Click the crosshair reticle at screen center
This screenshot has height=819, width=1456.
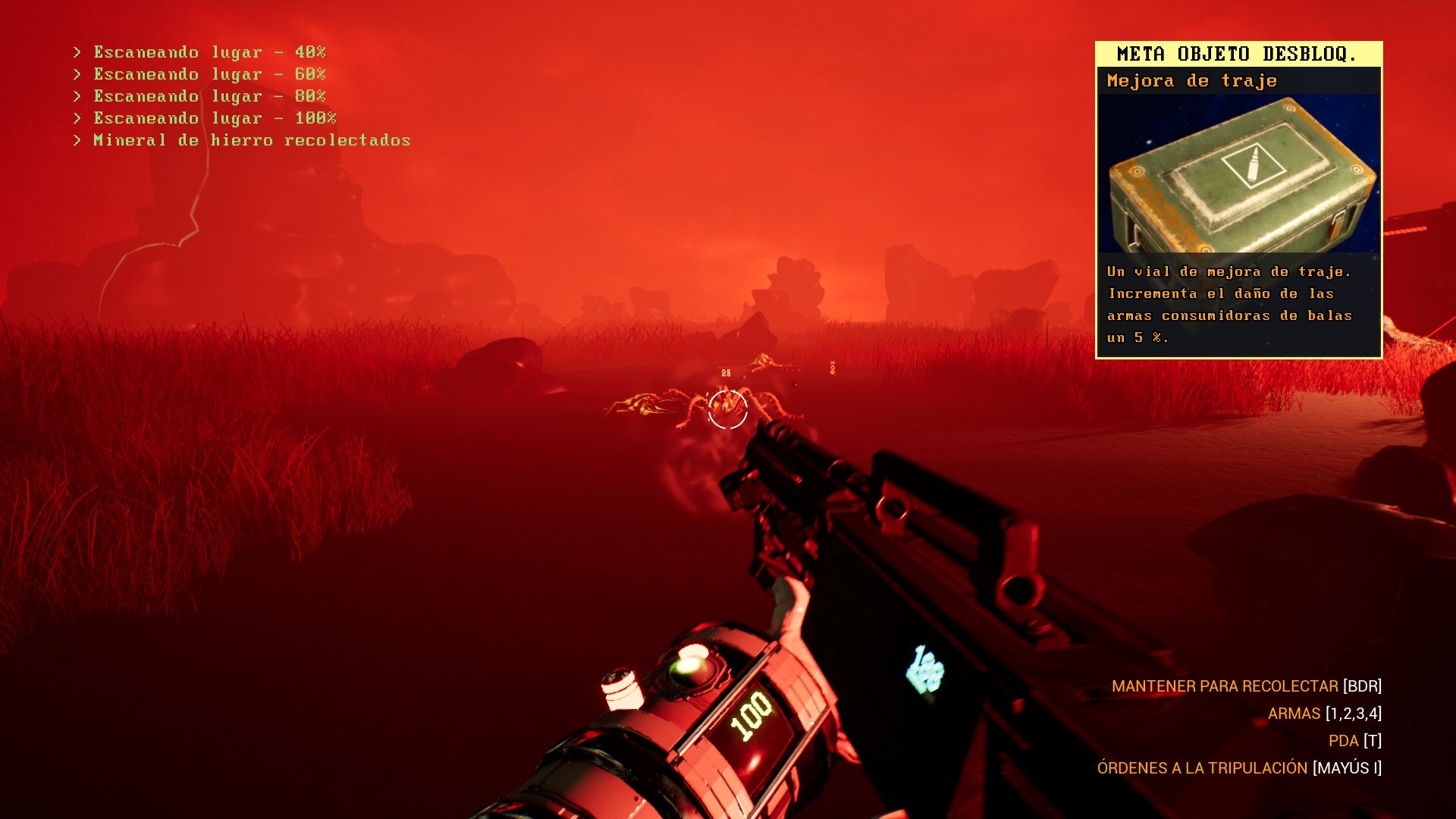[x=729, y=409]
